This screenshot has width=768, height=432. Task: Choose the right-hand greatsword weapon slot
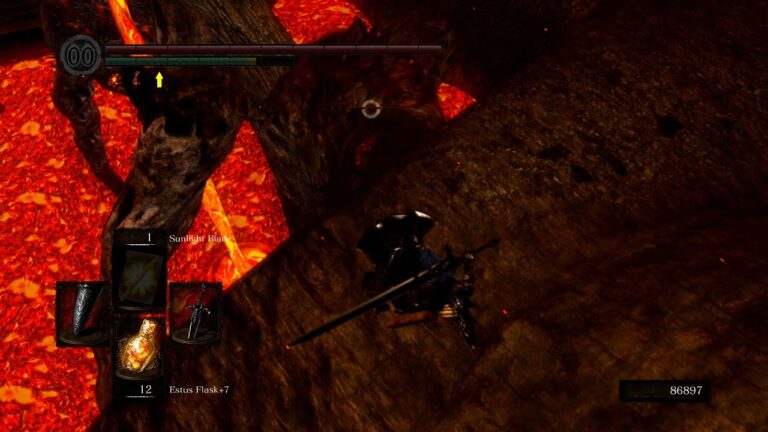[195, 312]
